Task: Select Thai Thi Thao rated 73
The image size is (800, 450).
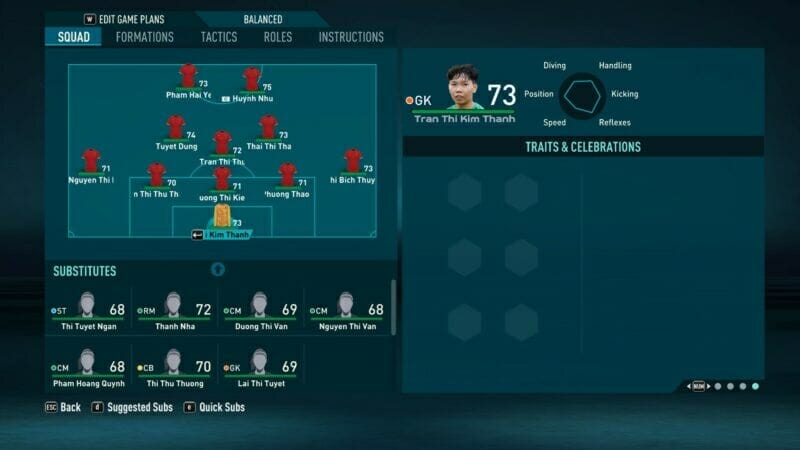Action: click(268, 128)
